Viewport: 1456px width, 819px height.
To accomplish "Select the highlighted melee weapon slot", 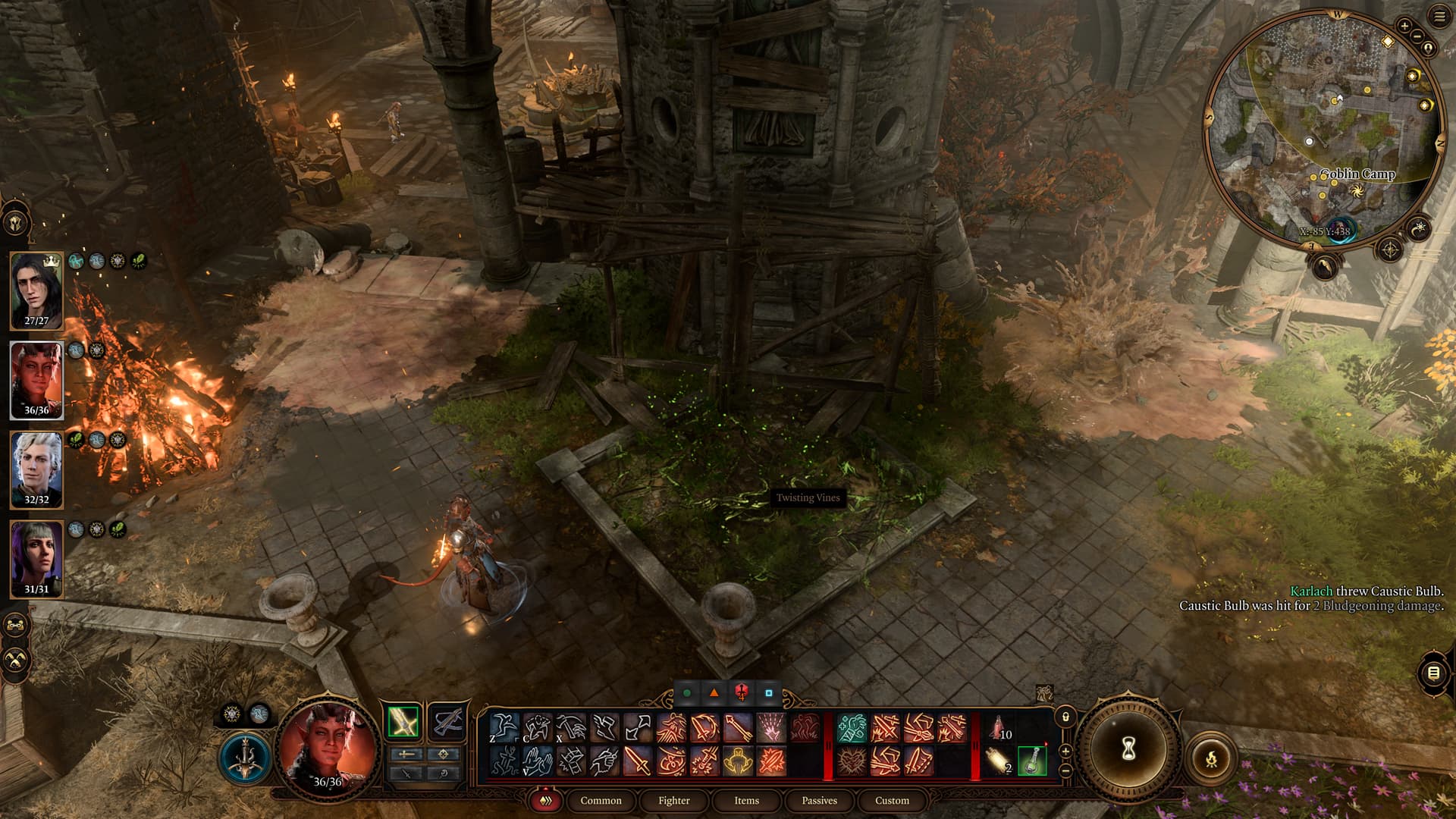I will (403, 721).
